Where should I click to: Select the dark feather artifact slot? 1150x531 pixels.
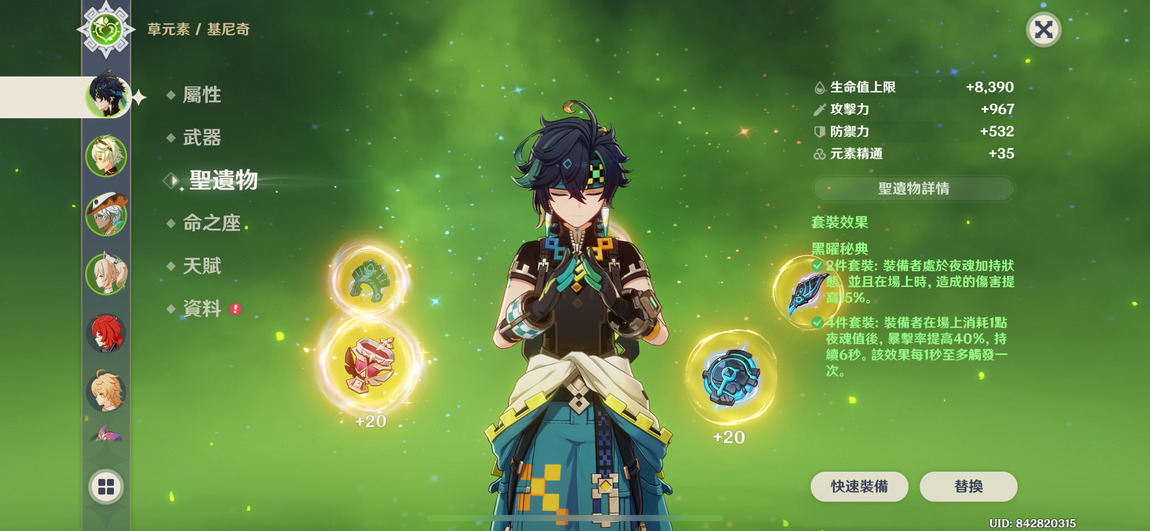point(808,291)
